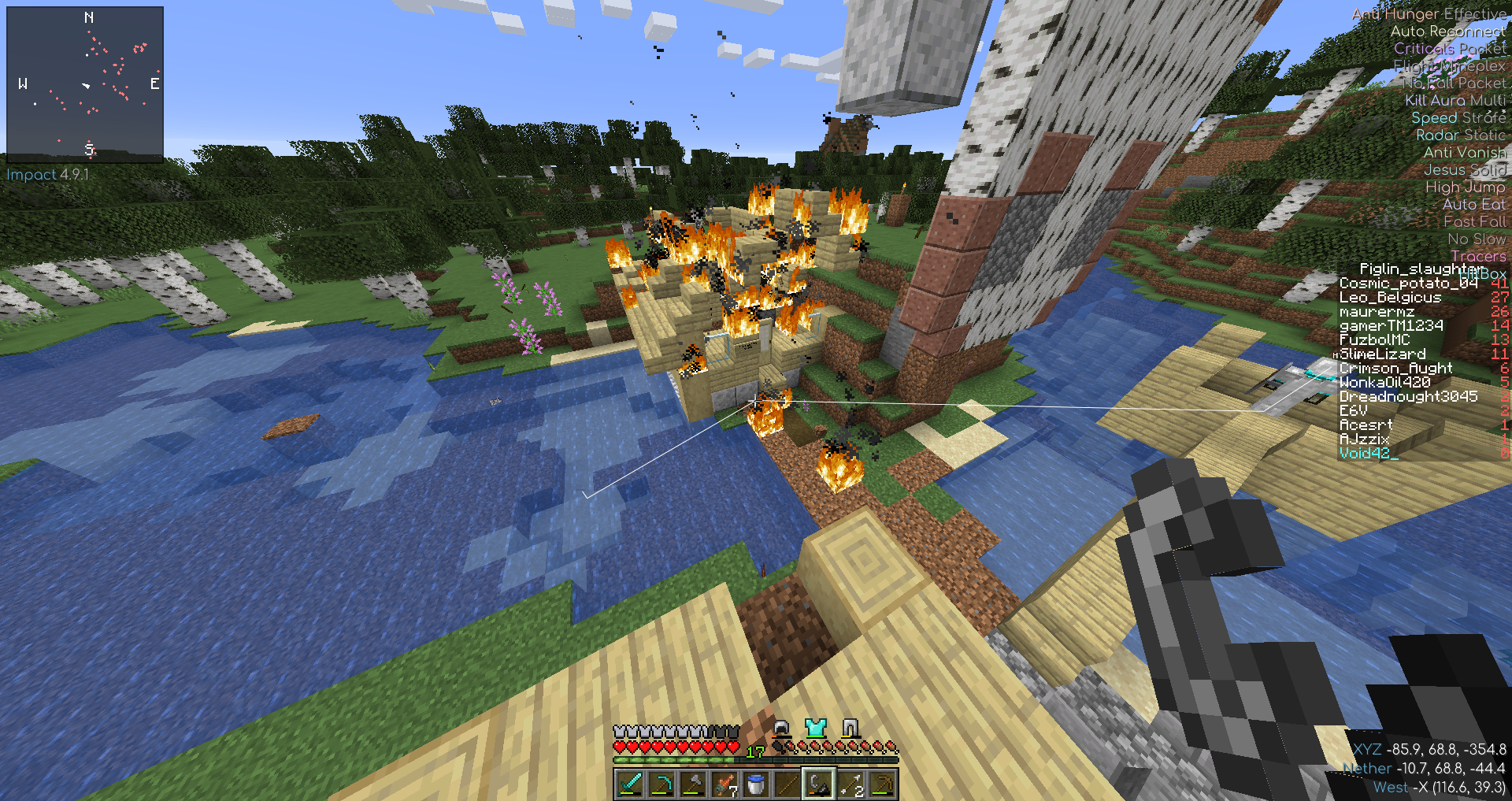Click the diamond chestplate armor icon
The width and height of the screenshot is (1512, 801).
click(x=816, y=728)
